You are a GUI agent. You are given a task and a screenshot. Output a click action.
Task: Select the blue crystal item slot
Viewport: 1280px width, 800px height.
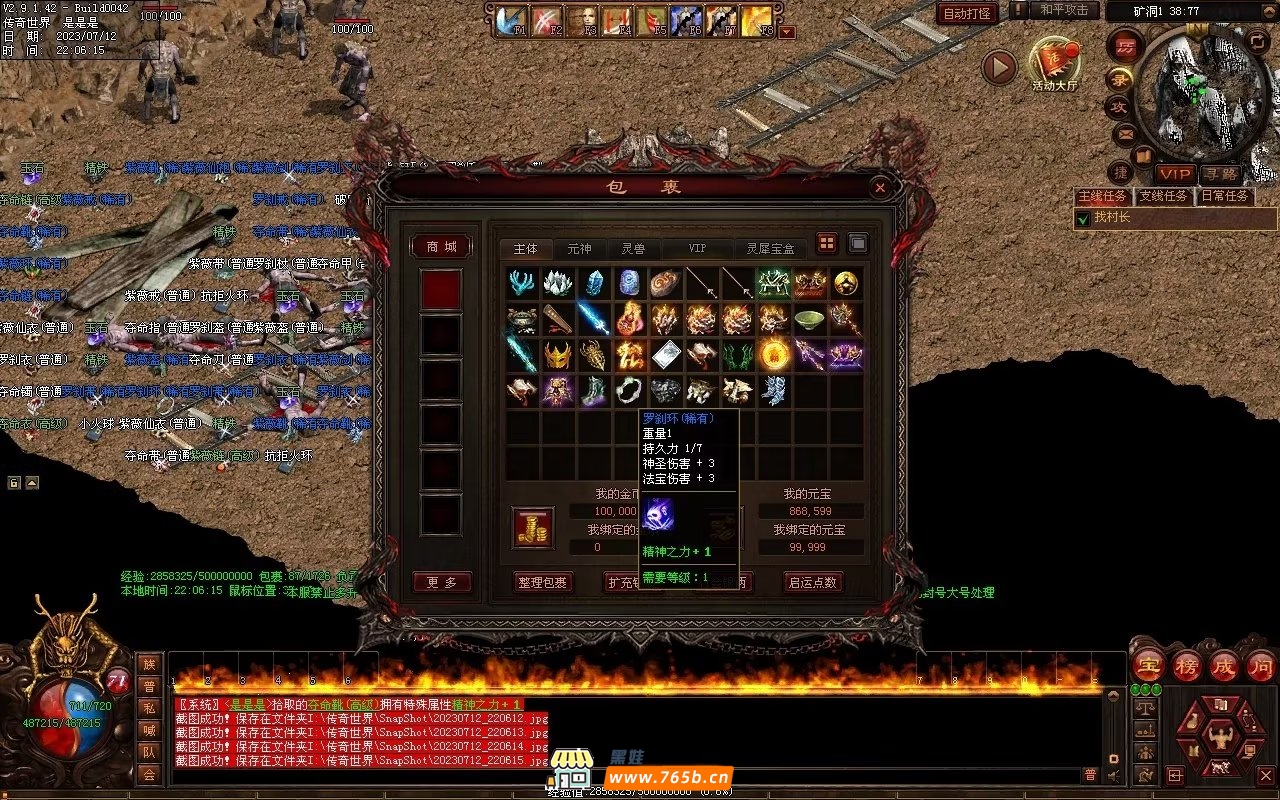pyautogui.click(x=594, y=284)
